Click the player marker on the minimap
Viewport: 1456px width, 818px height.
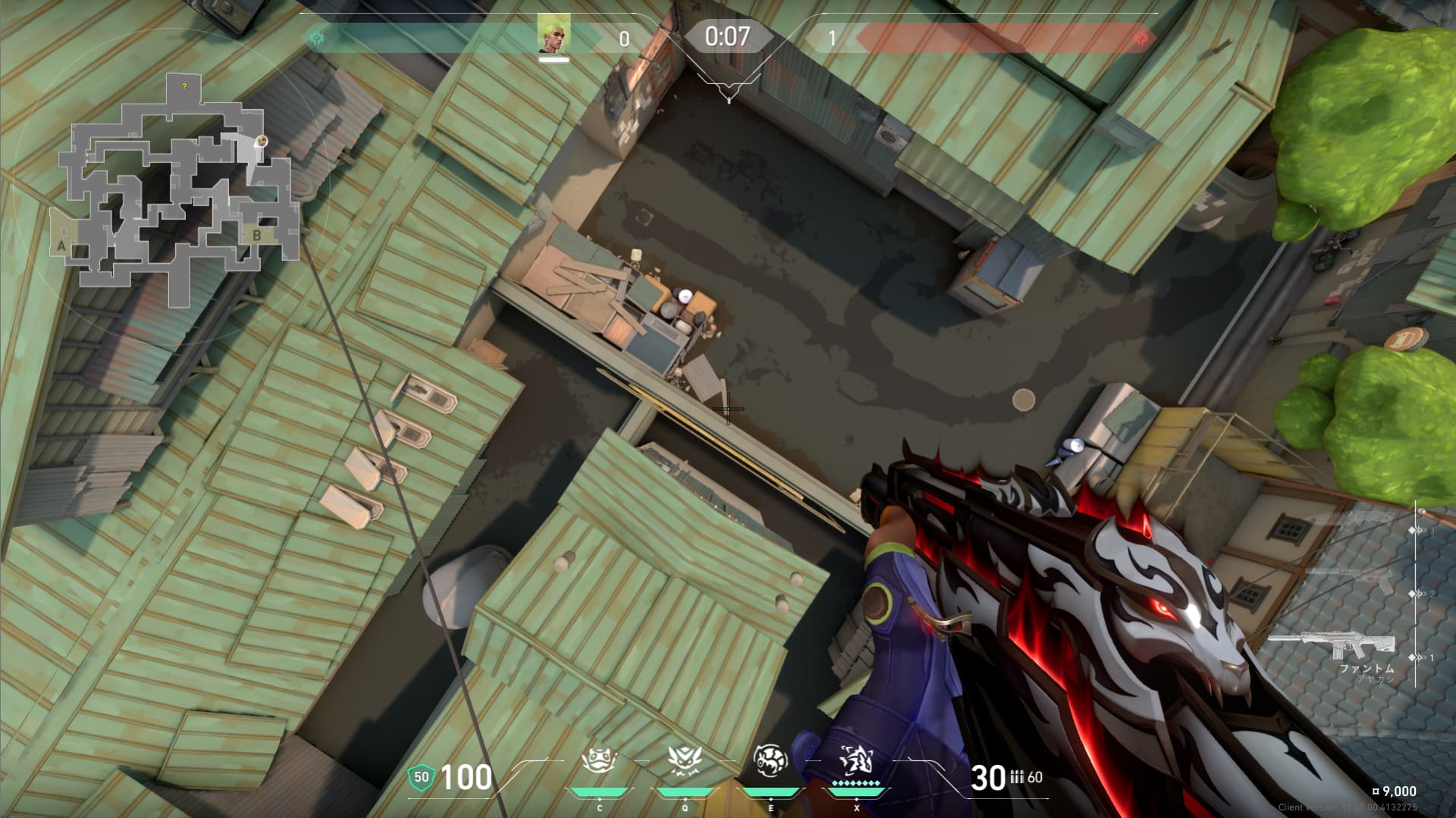[x=261, y=141]
